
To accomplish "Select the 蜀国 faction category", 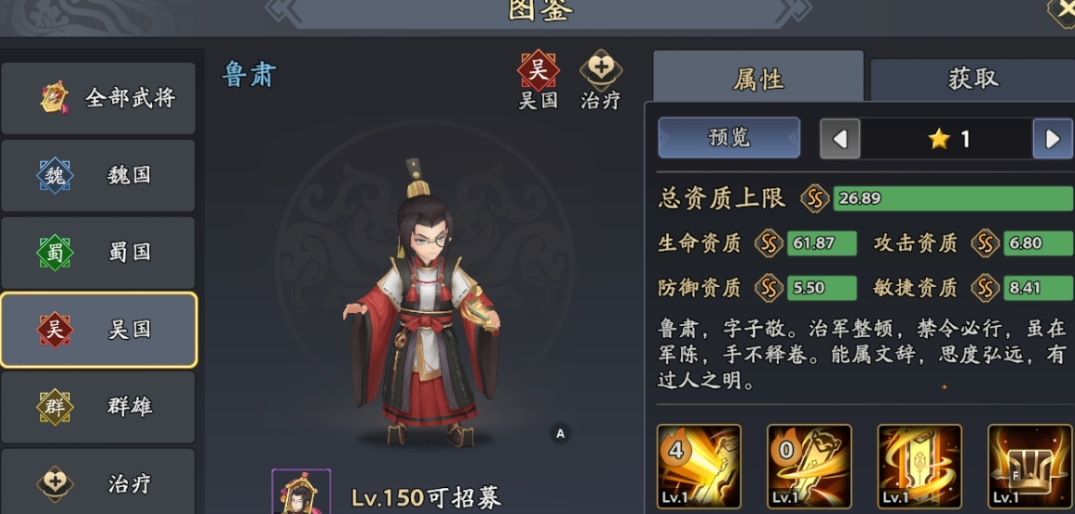I will (98, 252).
